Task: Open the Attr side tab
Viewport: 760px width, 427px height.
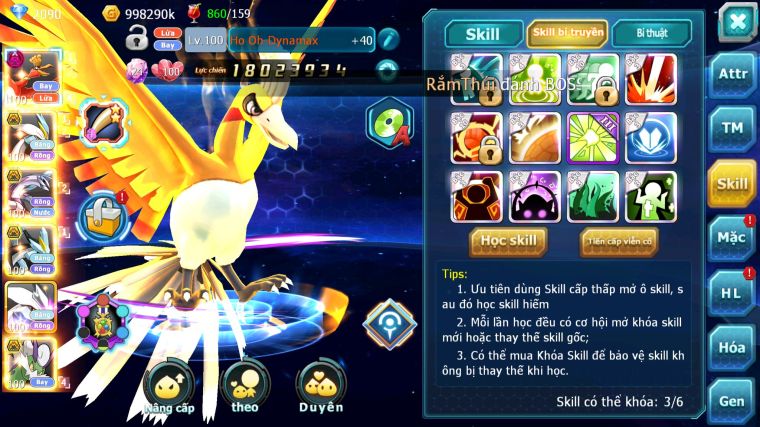Action: [x=731, y=73]
